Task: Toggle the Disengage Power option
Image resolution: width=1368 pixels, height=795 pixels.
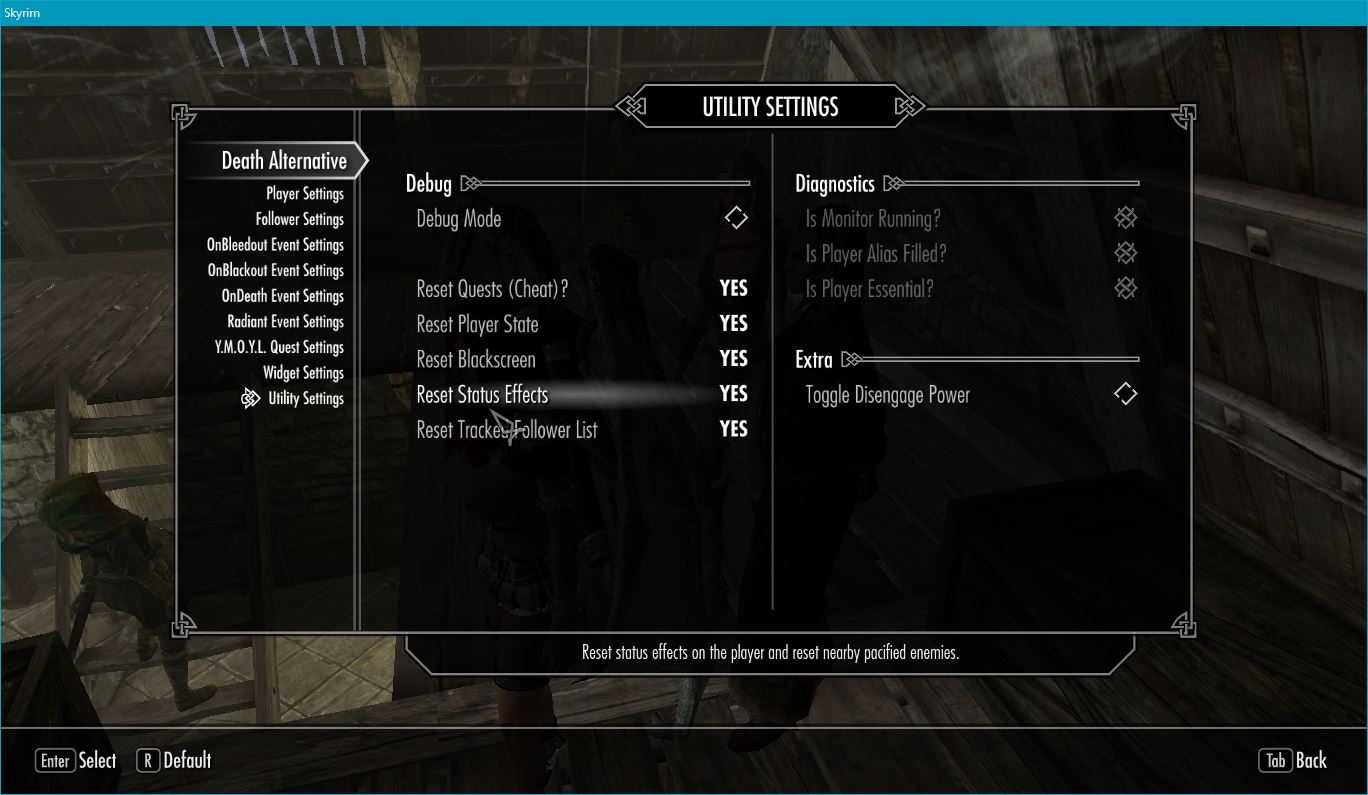Action: tap(1125, 394)
